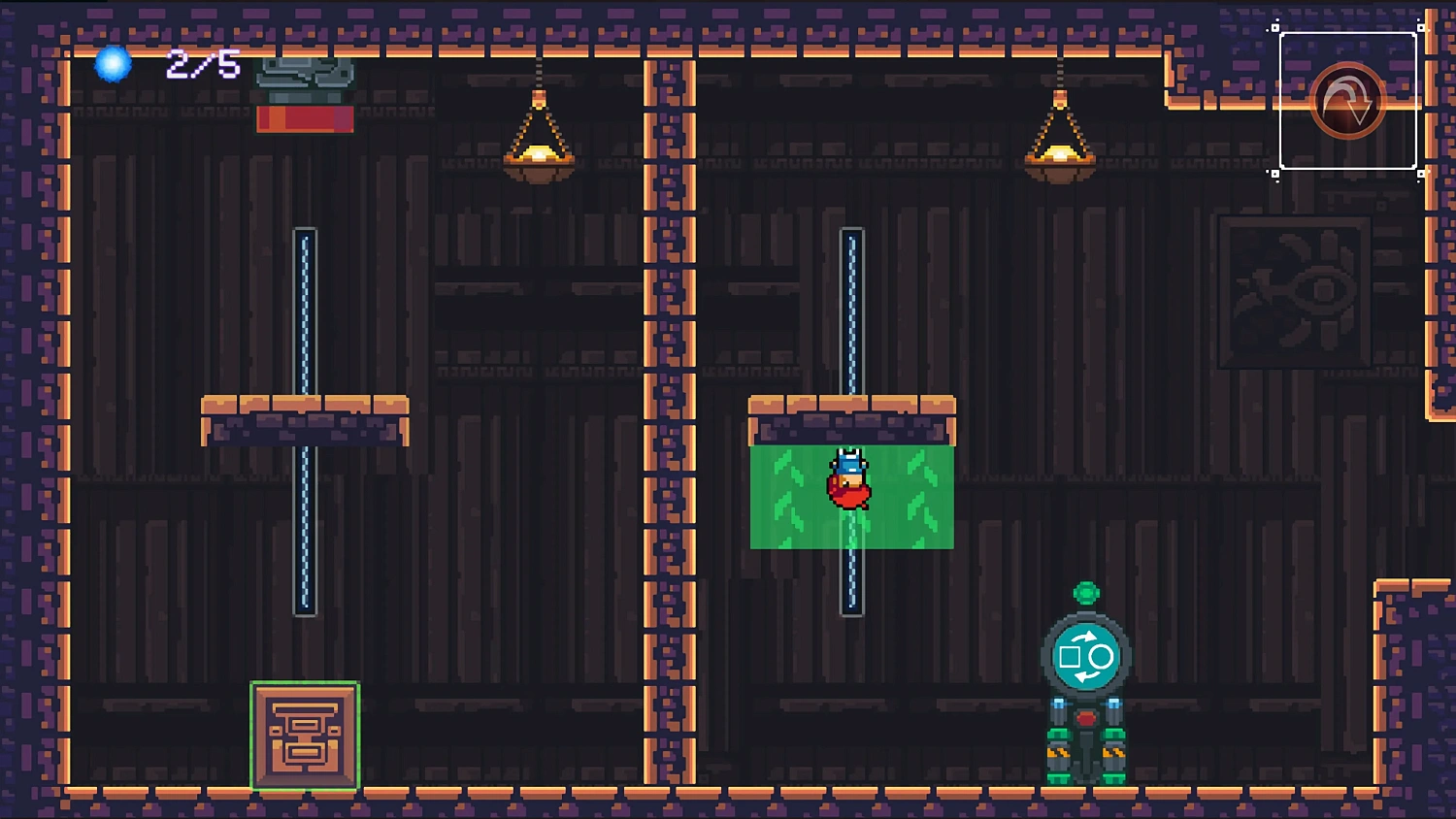Image resolution: width=1456 pixels, height=819 pixels.
Task: Select the left hanging lantern
Action: (540, 155)
